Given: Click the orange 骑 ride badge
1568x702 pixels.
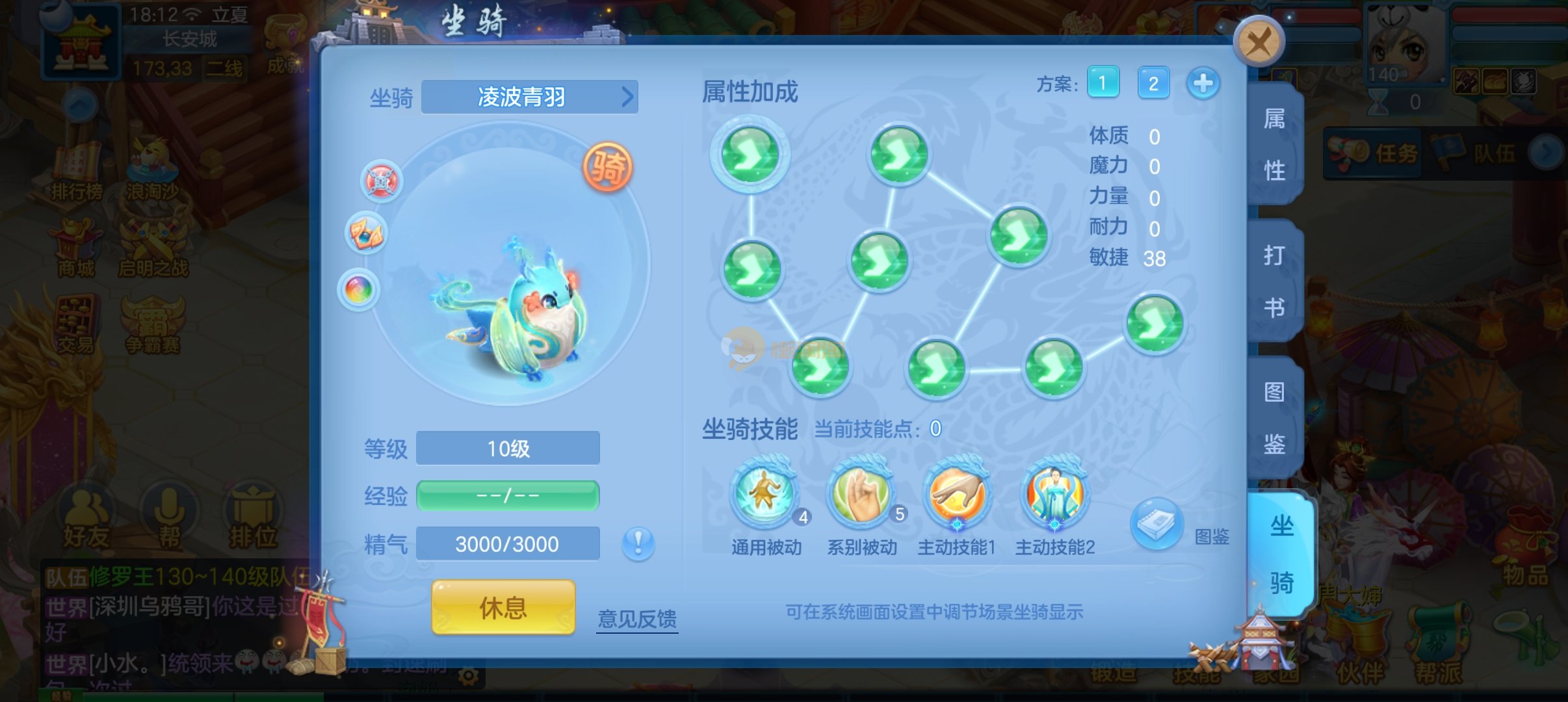Looking at the screenshot, I should click(x=607, y=168).
